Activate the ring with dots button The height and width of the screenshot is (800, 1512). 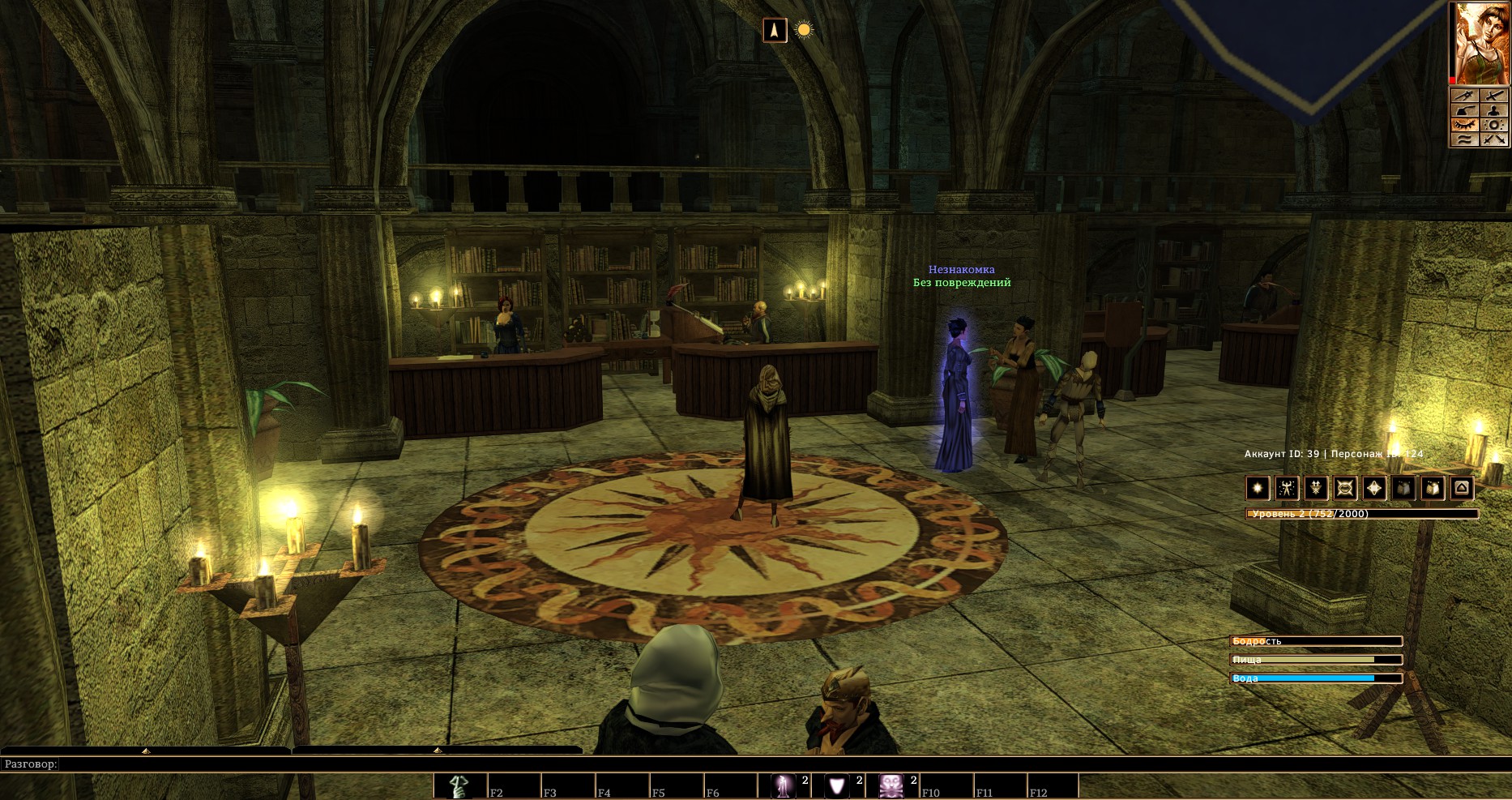(1494, 125)
